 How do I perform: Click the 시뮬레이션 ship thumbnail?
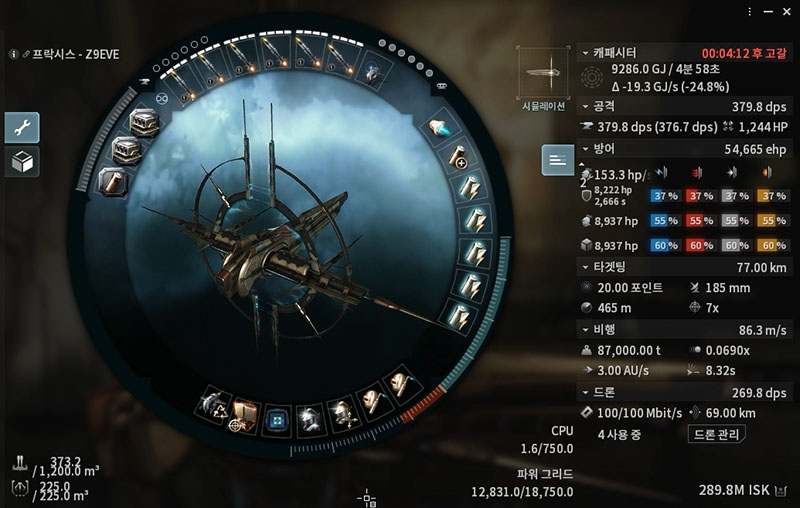click(x=540, y=74)
